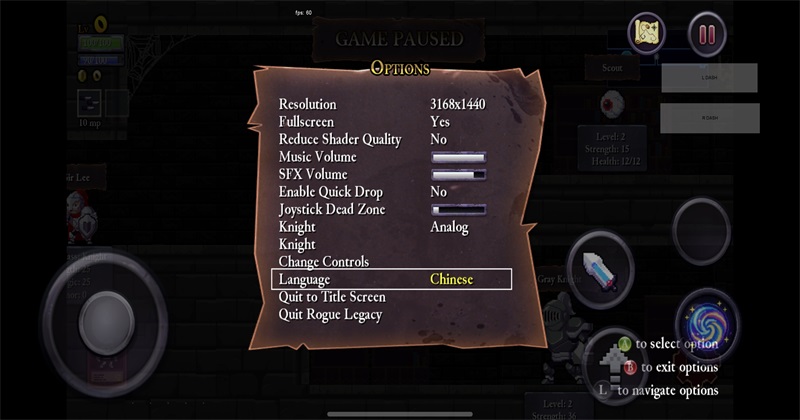The width and height of the screenshot is (800, 420).
Task: Tap the red pause button
Action: 706,35
